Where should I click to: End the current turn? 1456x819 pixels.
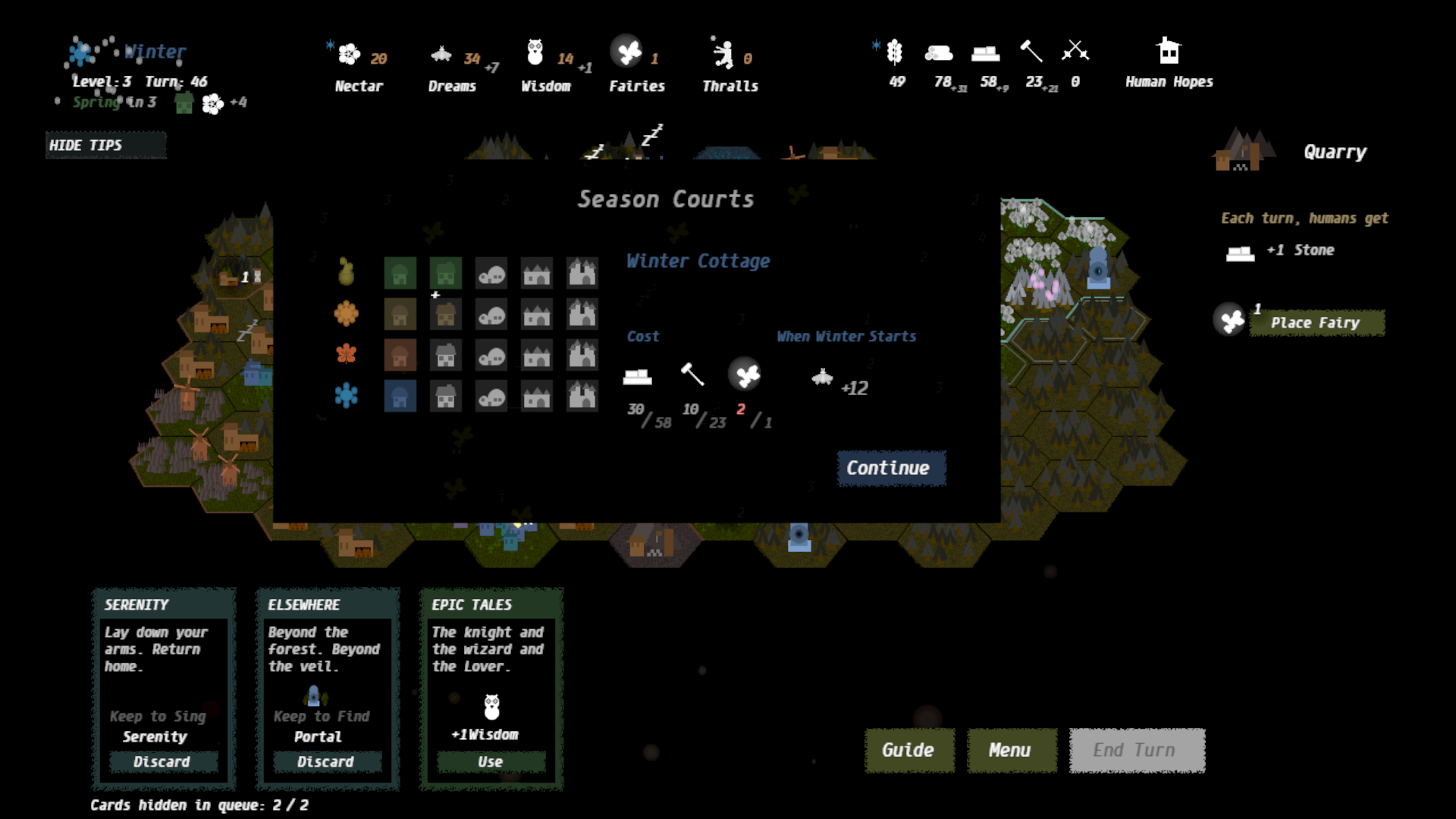point(1136,750)
